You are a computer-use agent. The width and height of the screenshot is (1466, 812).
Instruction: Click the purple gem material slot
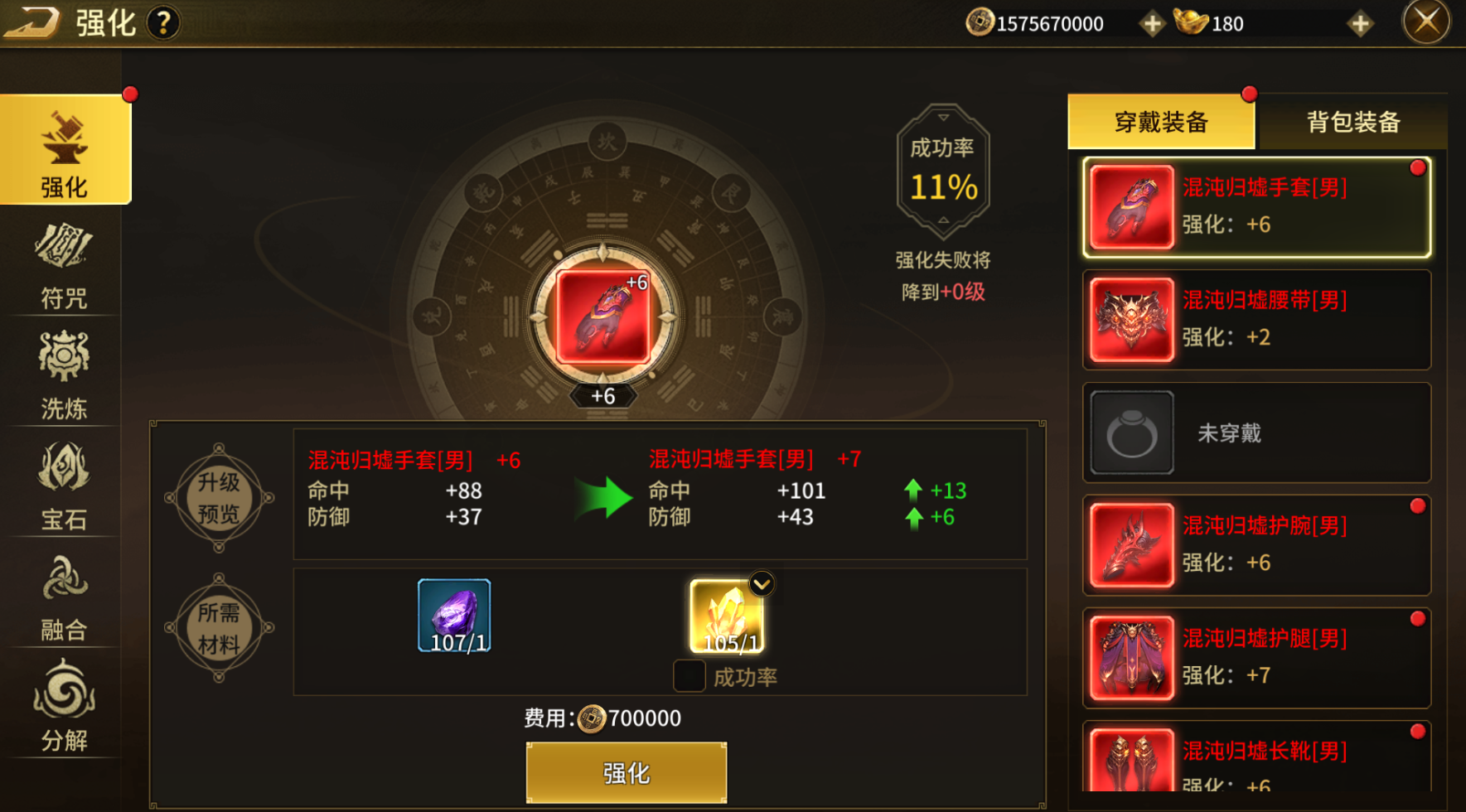point(454,616)
